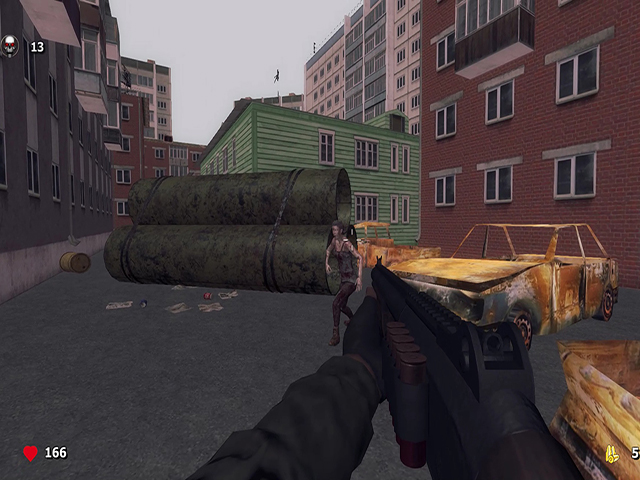Select the red heart health icon
The height and width of the screenshot is (480, 640).
(x=30, y=453)
